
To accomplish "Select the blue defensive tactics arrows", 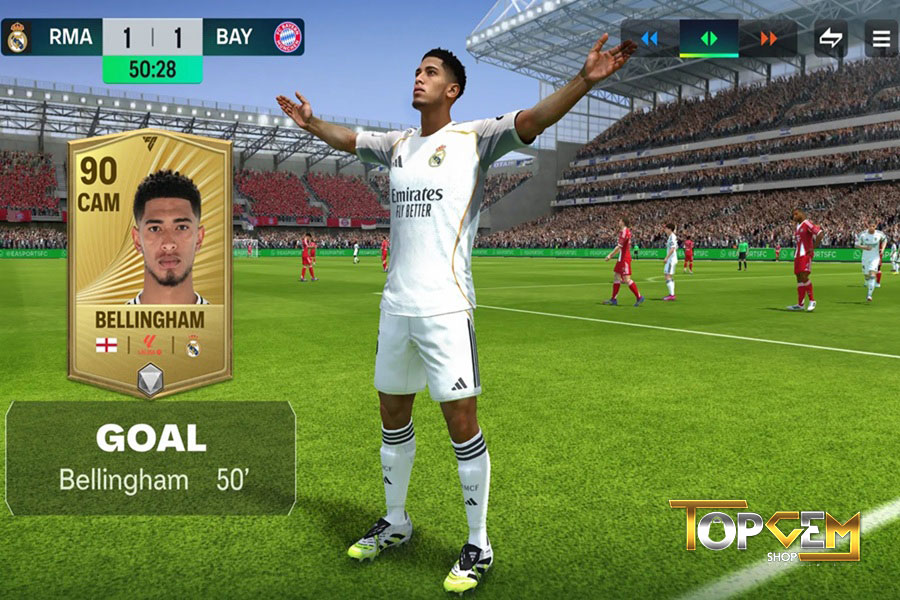I will pos(650,39).
